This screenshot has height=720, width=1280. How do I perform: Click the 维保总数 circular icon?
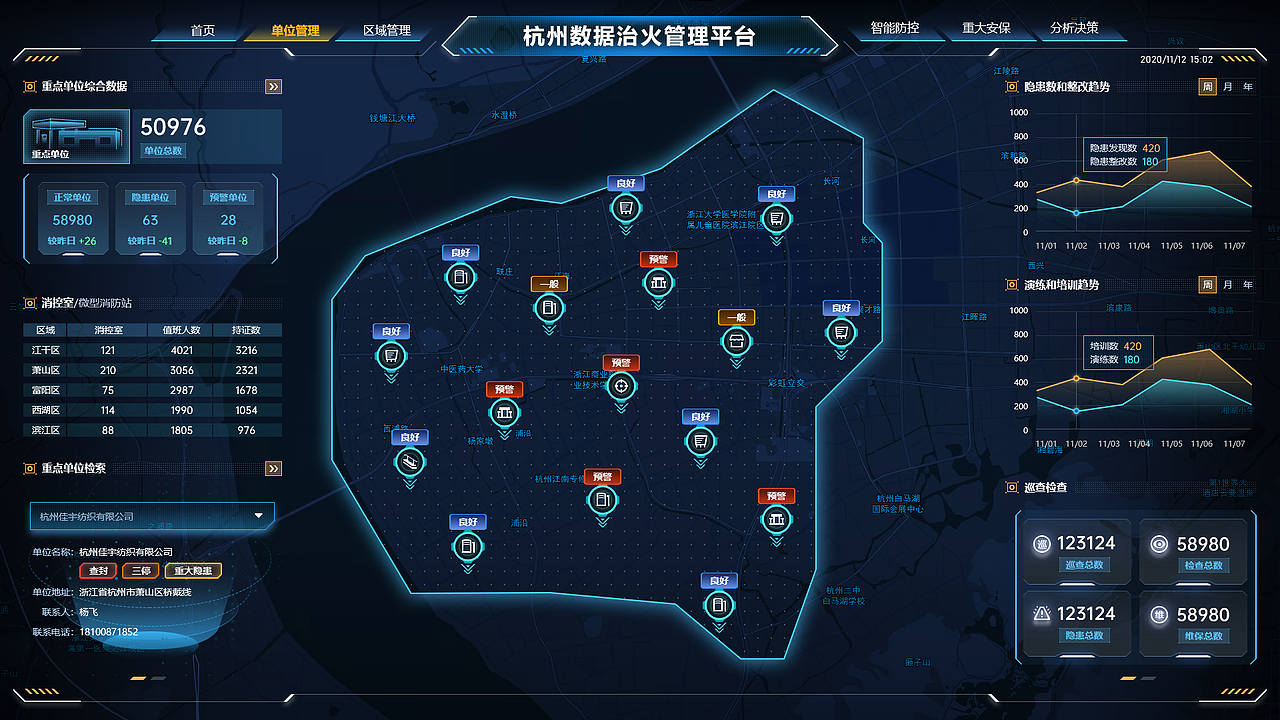[x=1160, y=614]
